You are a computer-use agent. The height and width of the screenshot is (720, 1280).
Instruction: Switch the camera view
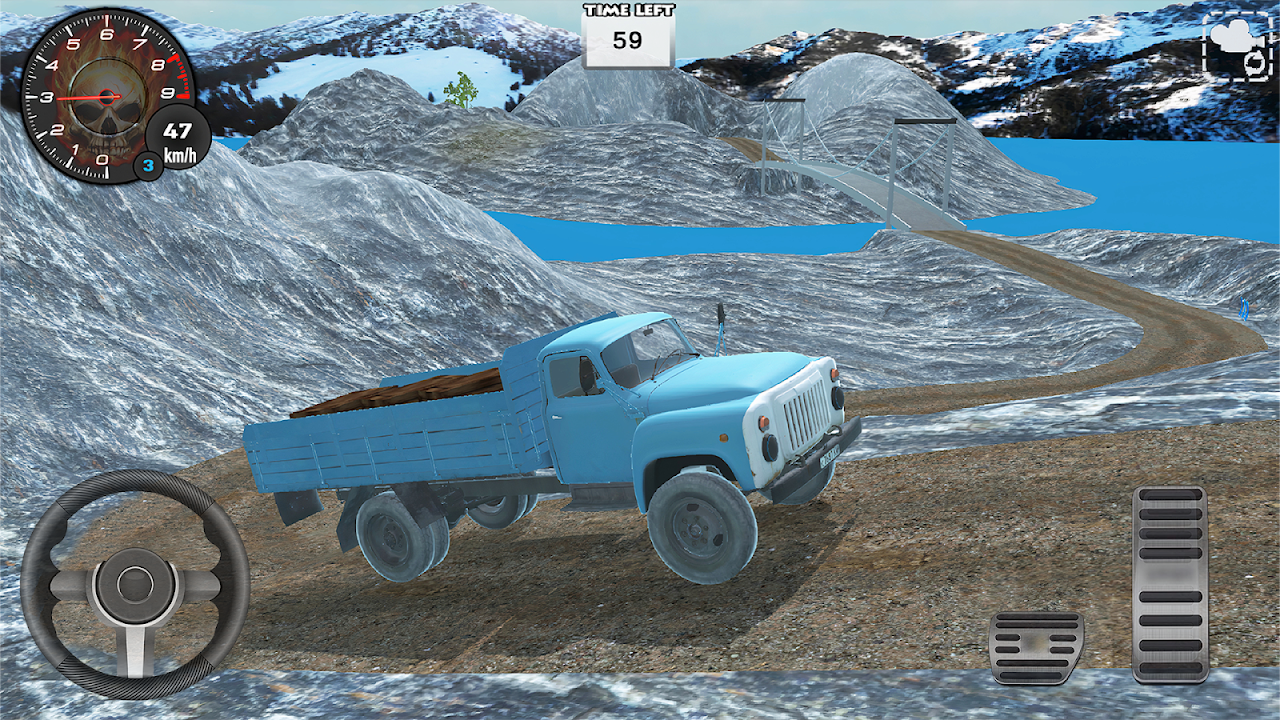point(1237,46)
